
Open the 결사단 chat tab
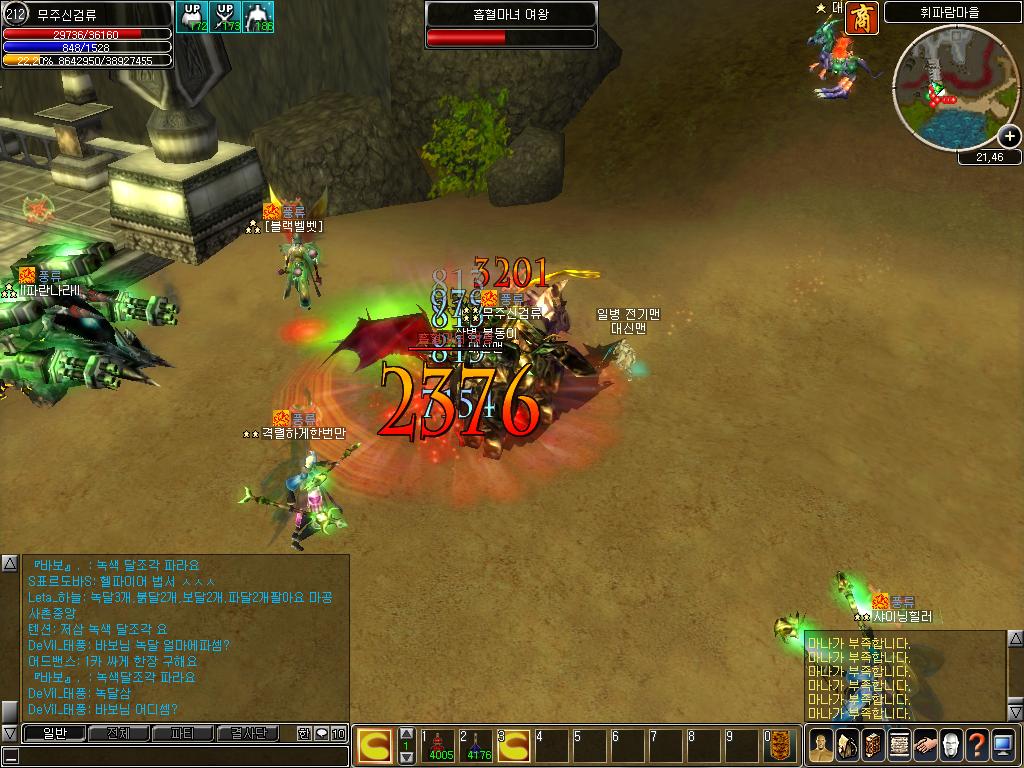[x=247, y=734]
